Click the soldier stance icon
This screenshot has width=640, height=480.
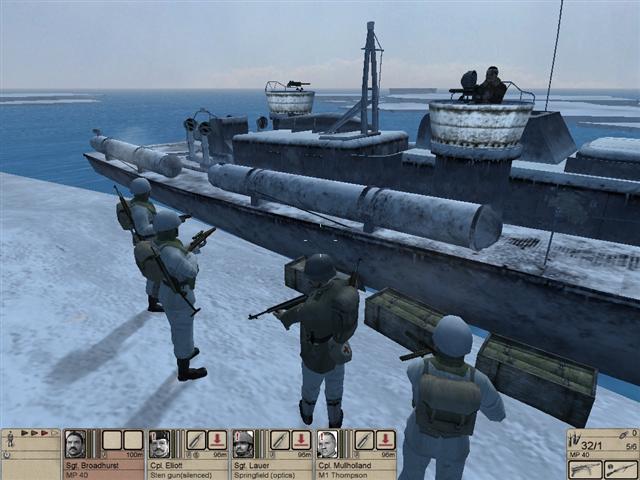point(10,439)
